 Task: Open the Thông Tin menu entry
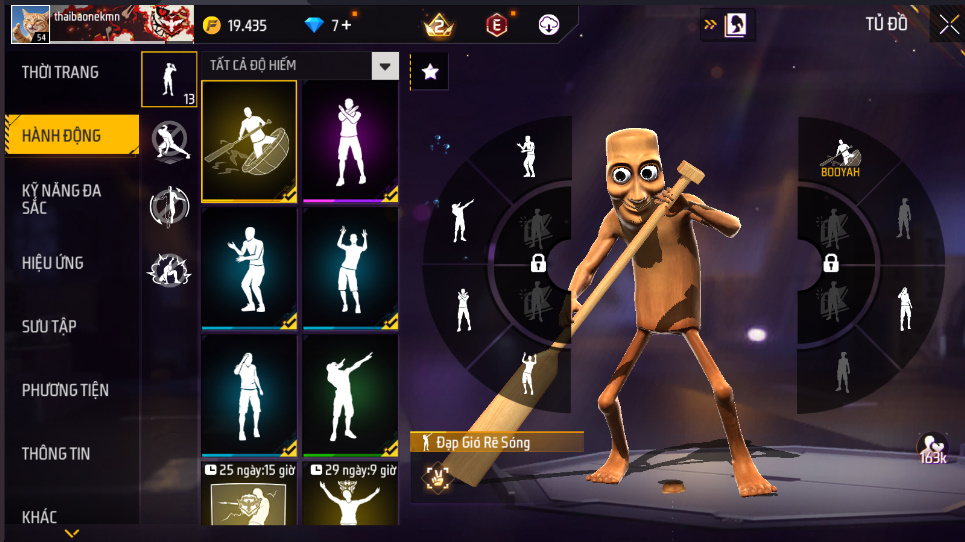click(x=56, y=453)
